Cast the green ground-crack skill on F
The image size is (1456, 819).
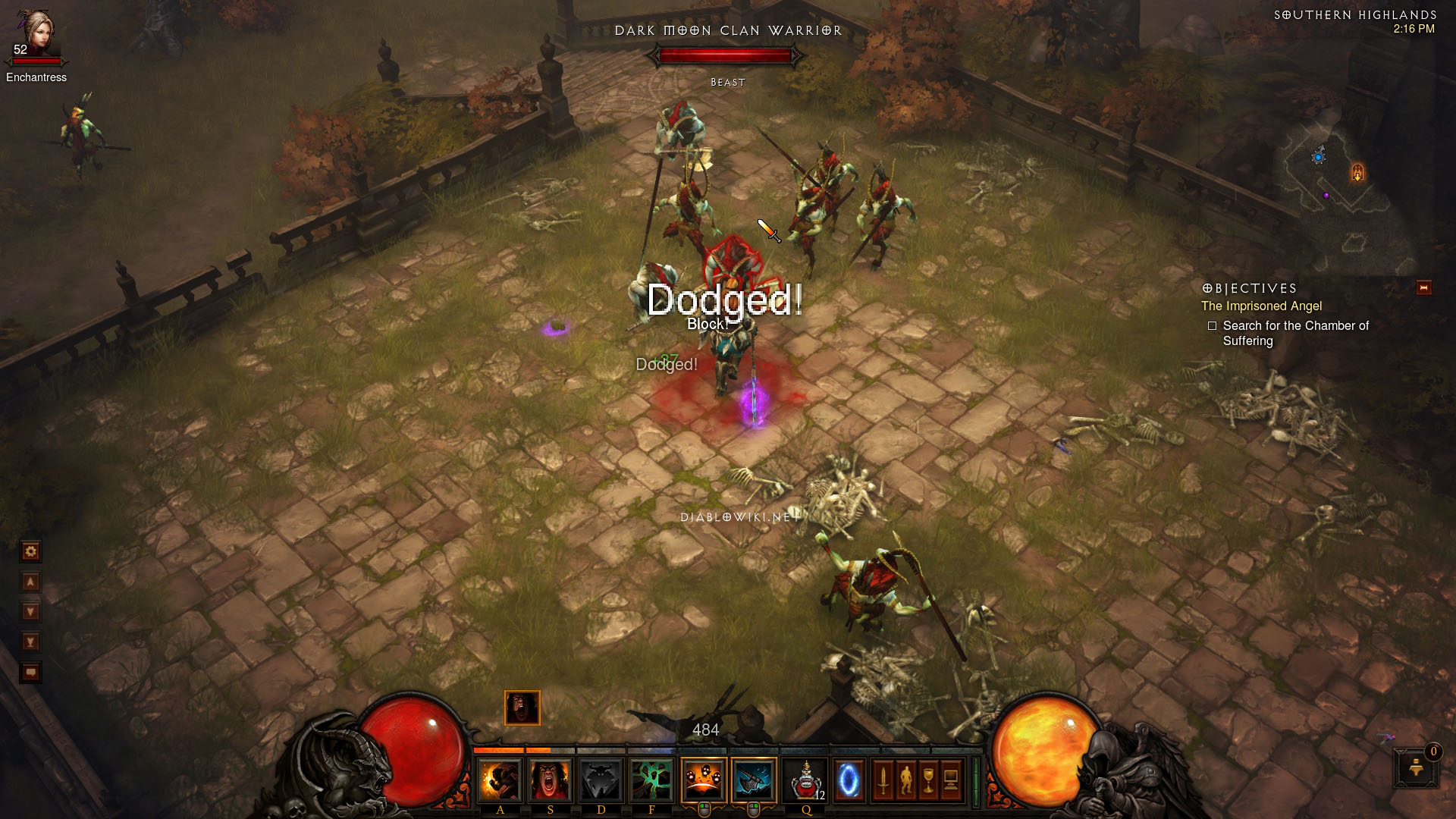click(x=651, y=780)
